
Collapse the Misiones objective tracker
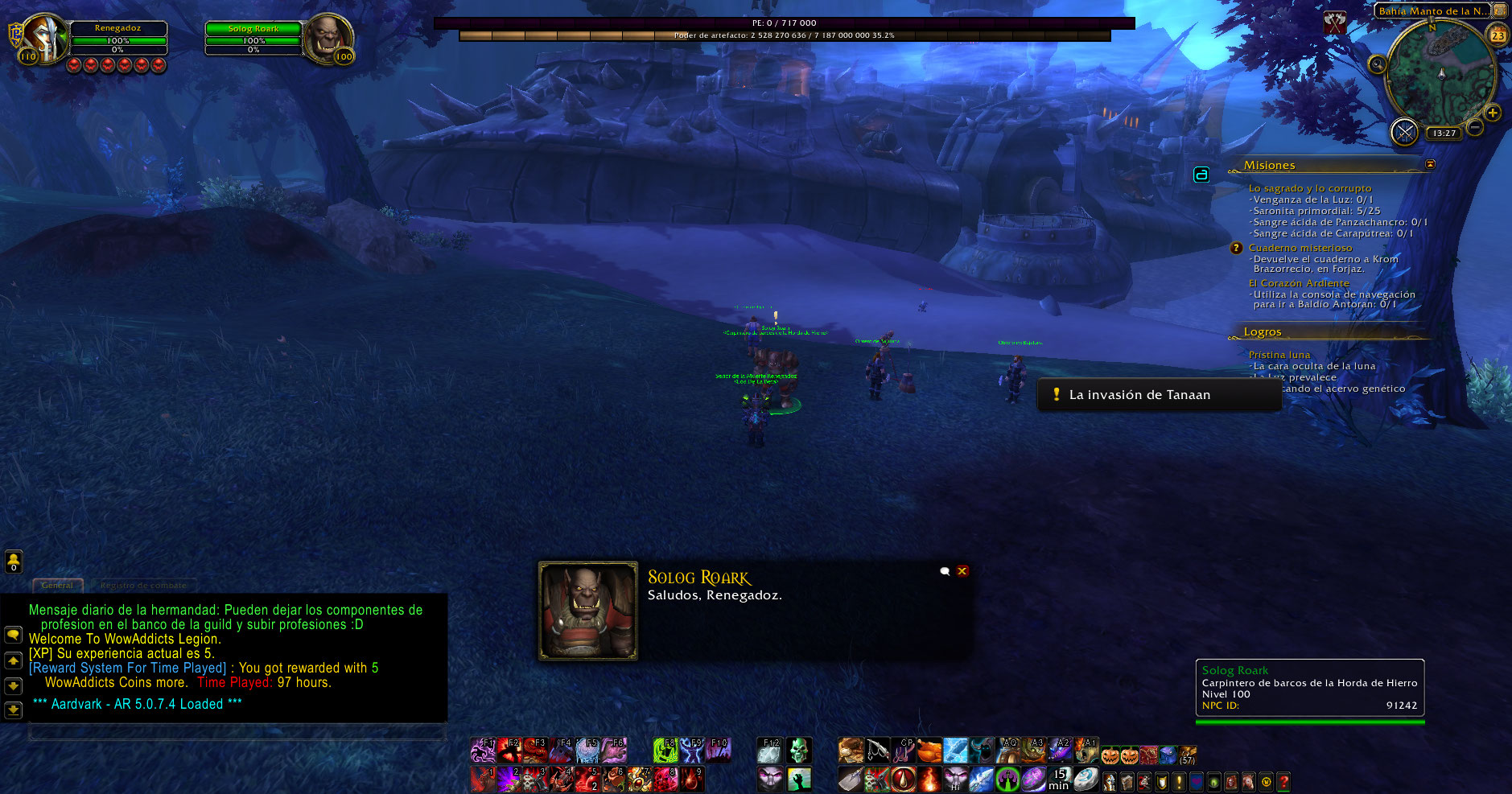pos(1430,164)
